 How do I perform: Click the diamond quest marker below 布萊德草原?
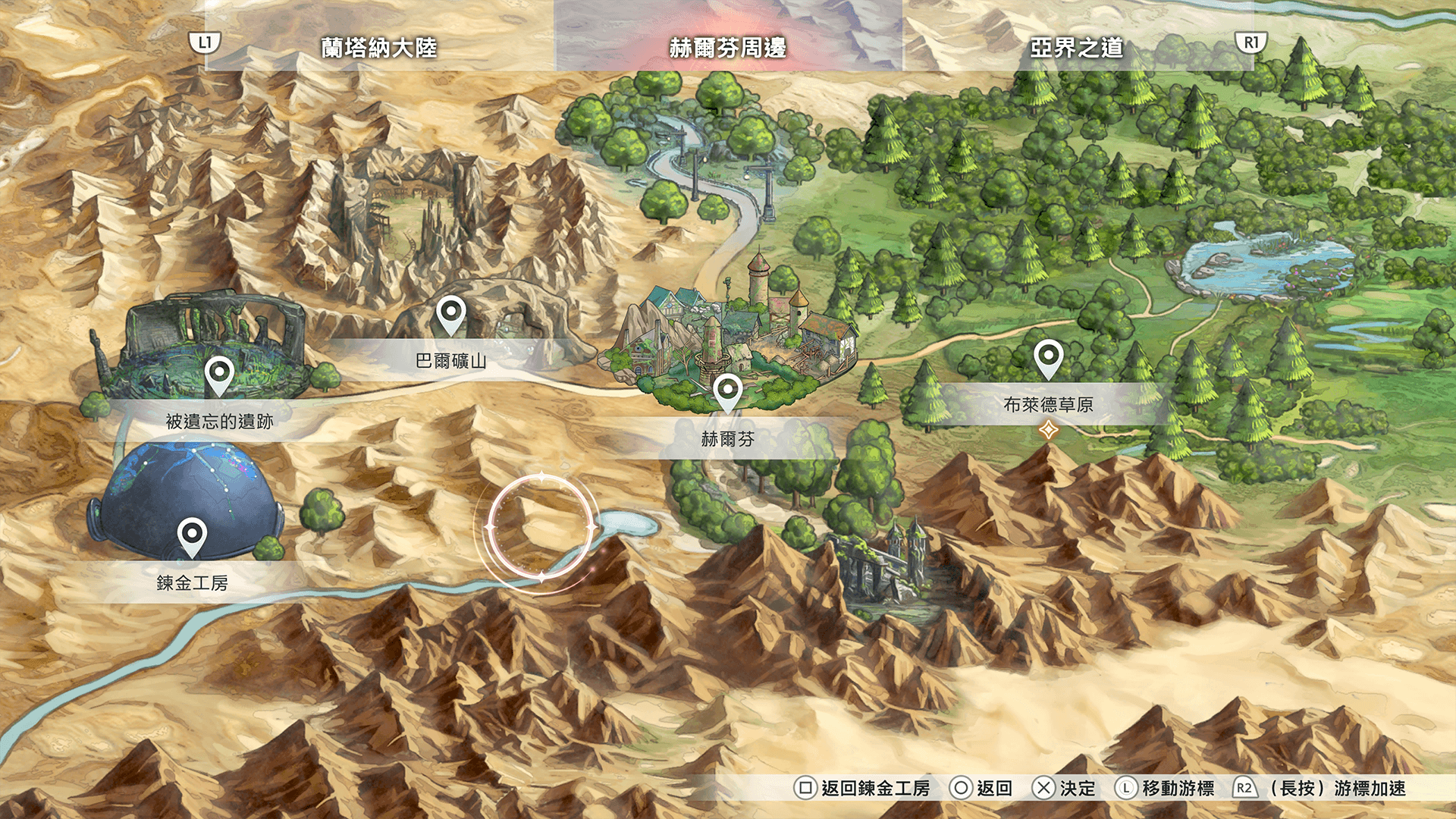(x=1048, y=431)
